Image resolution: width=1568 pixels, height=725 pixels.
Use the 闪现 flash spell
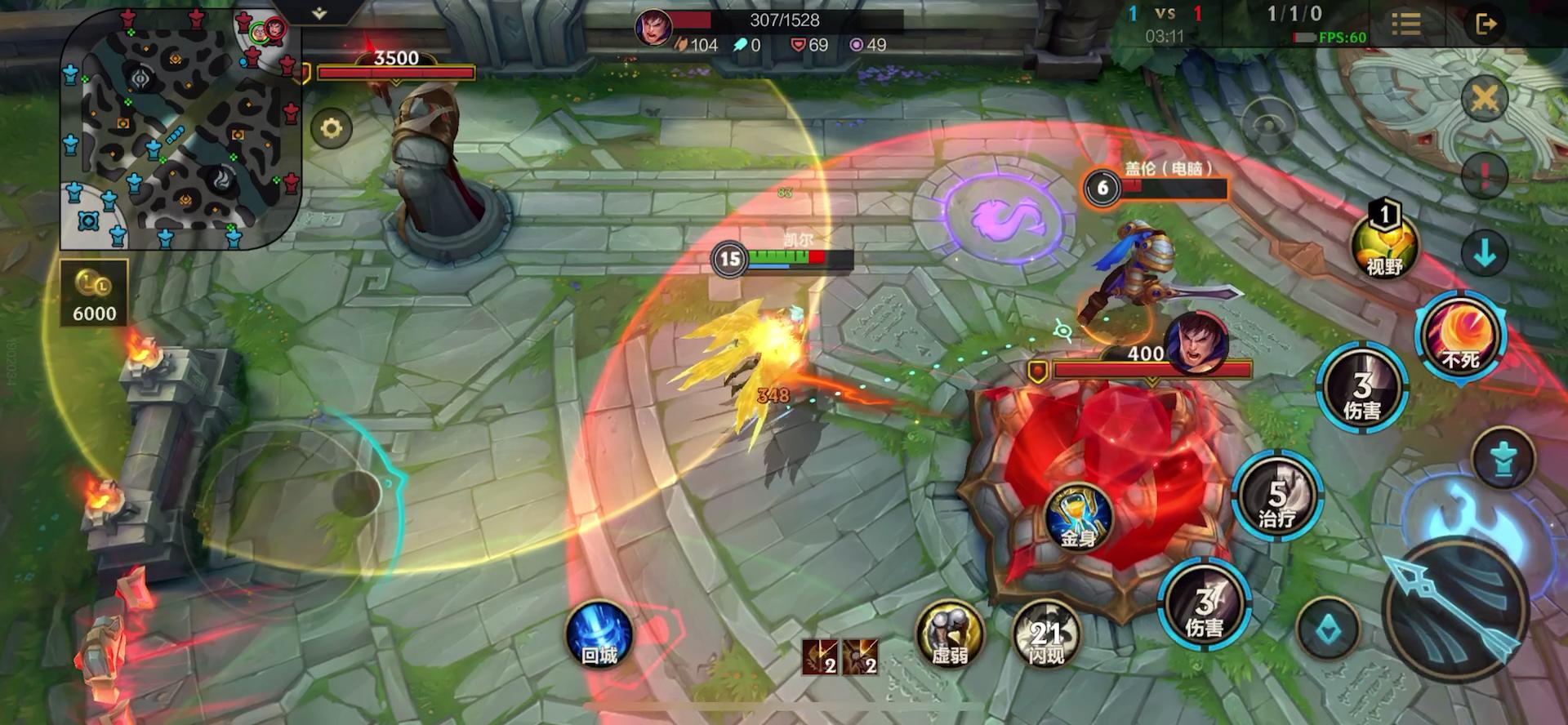point(1046,636)
